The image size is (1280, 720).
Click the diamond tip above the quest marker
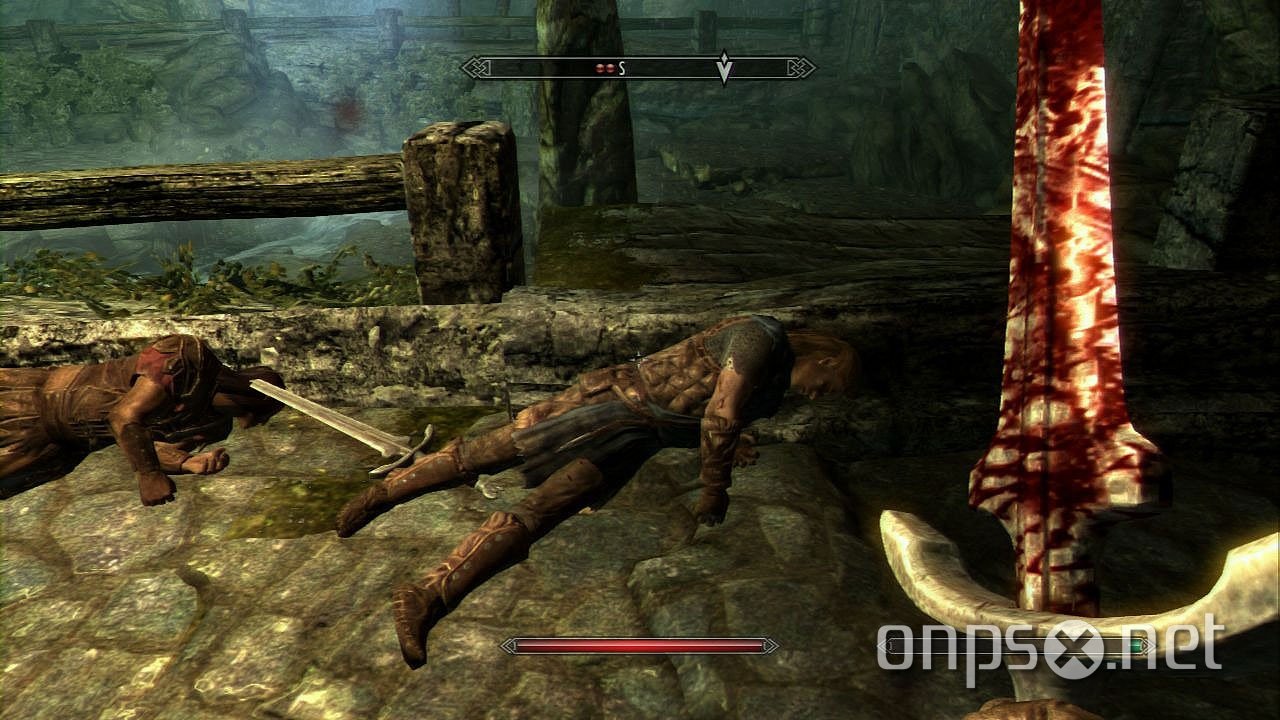[724, 57]
